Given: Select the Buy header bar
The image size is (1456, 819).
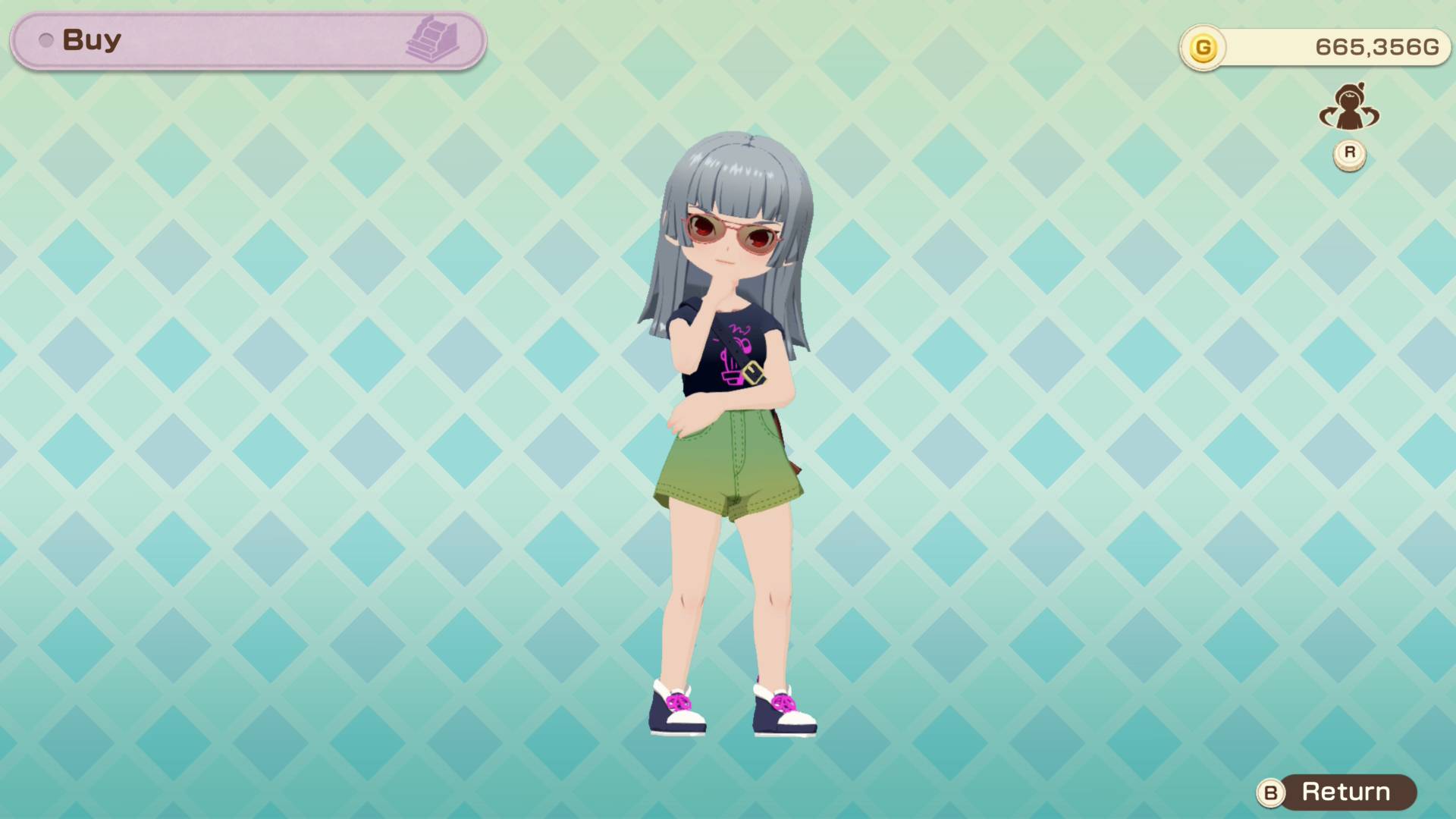Looking at the screenshot, I should pyautogui.click(x=248, y=41).
